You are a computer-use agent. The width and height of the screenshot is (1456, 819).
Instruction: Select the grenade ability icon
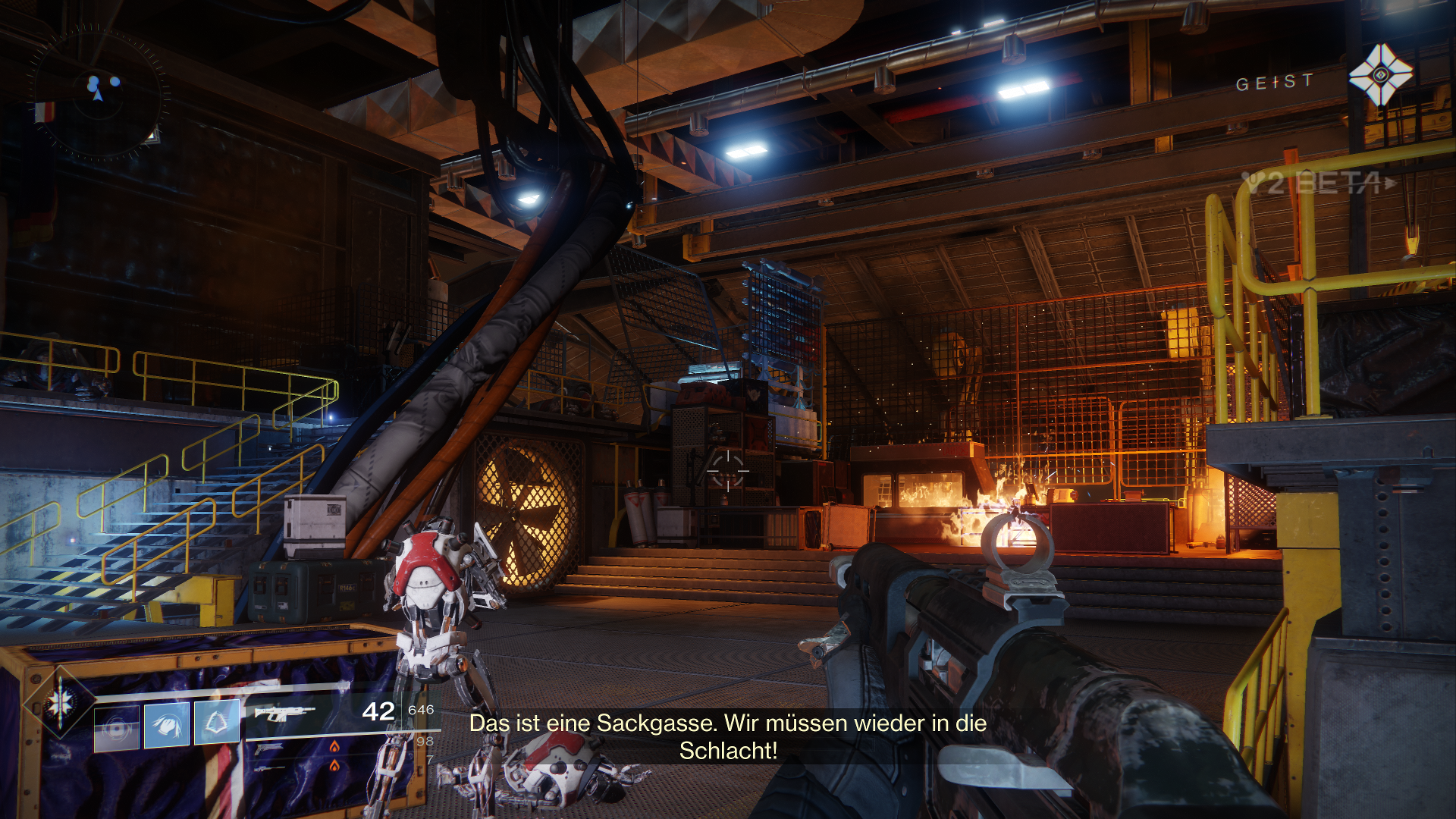(117, 728)
